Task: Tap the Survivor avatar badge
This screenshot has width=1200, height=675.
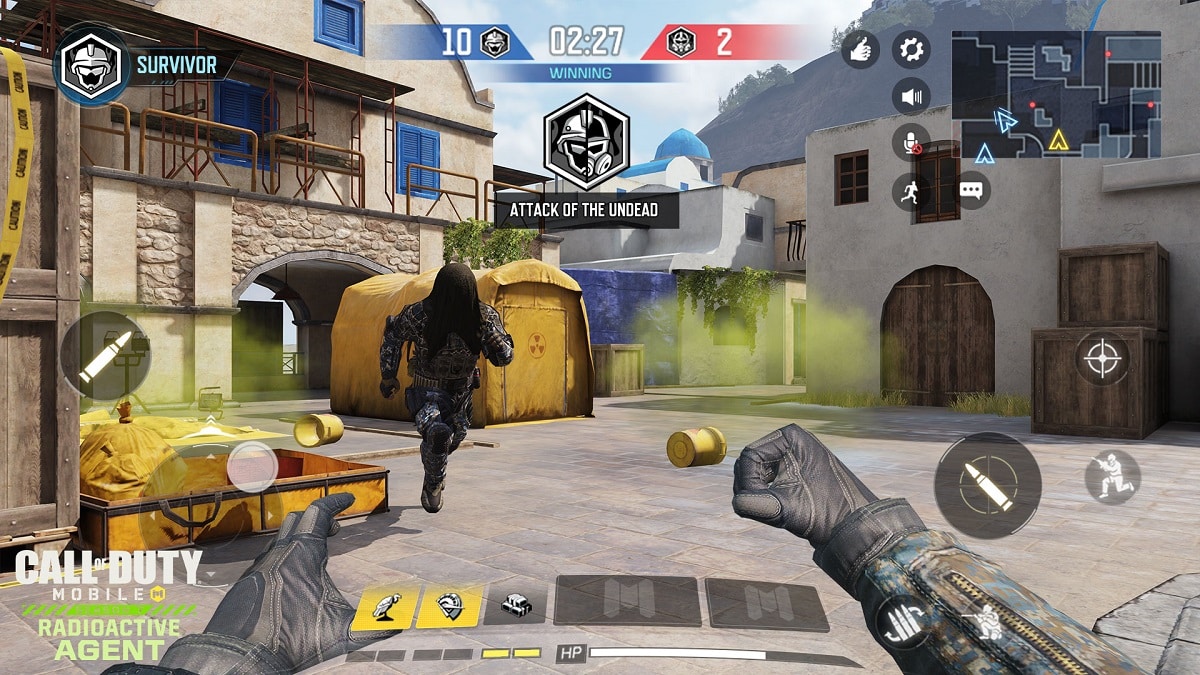Action: 92,65
